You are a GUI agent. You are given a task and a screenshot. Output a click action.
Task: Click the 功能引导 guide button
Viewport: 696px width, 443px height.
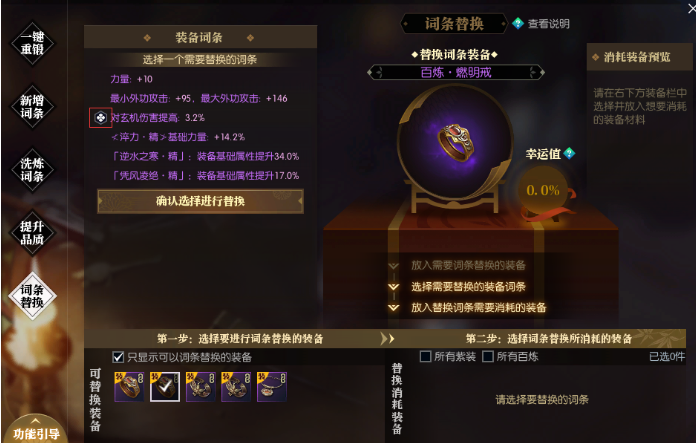(38, 433)
